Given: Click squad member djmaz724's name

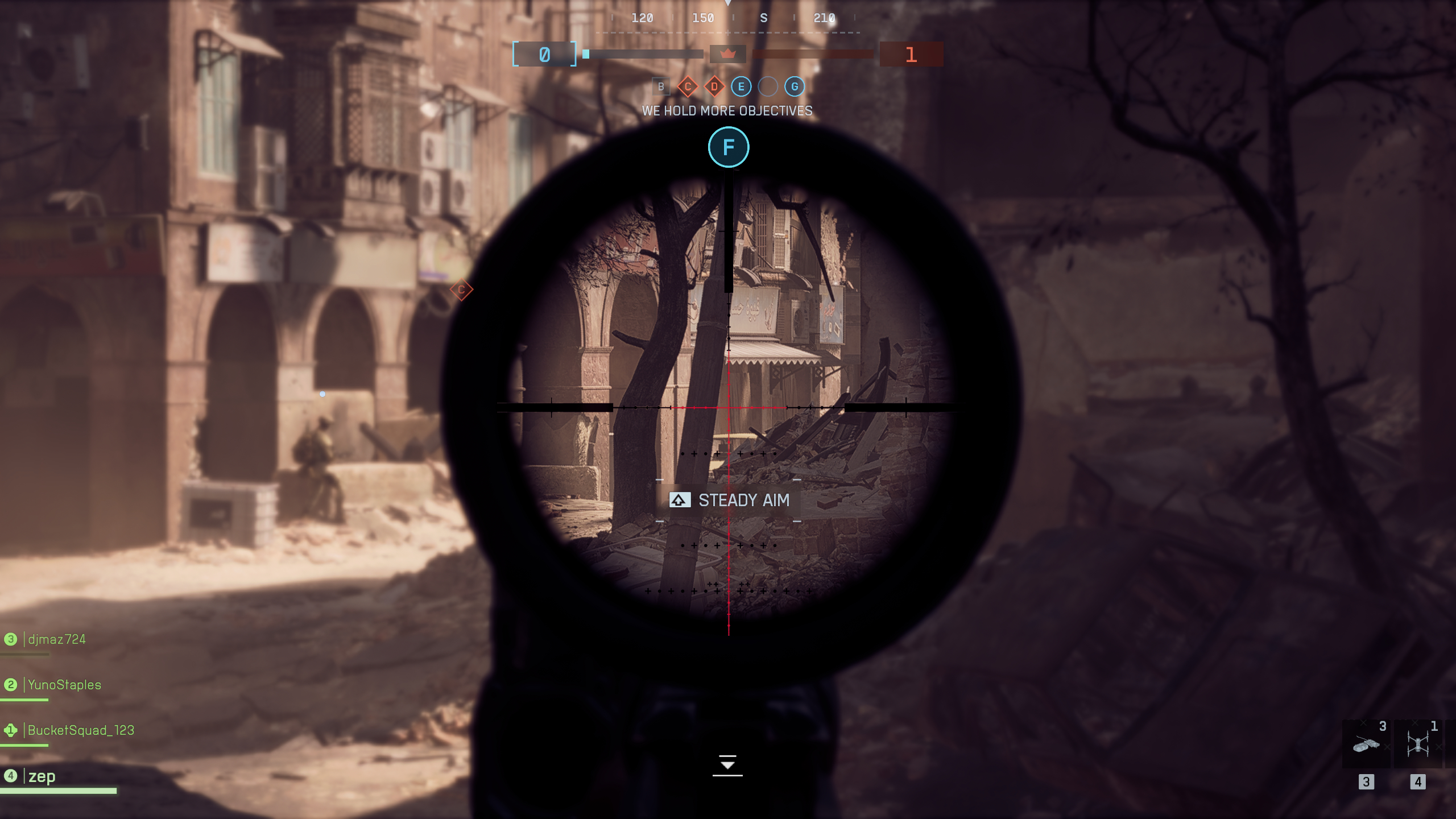Looking at the screenshot, I should [56, 639].
